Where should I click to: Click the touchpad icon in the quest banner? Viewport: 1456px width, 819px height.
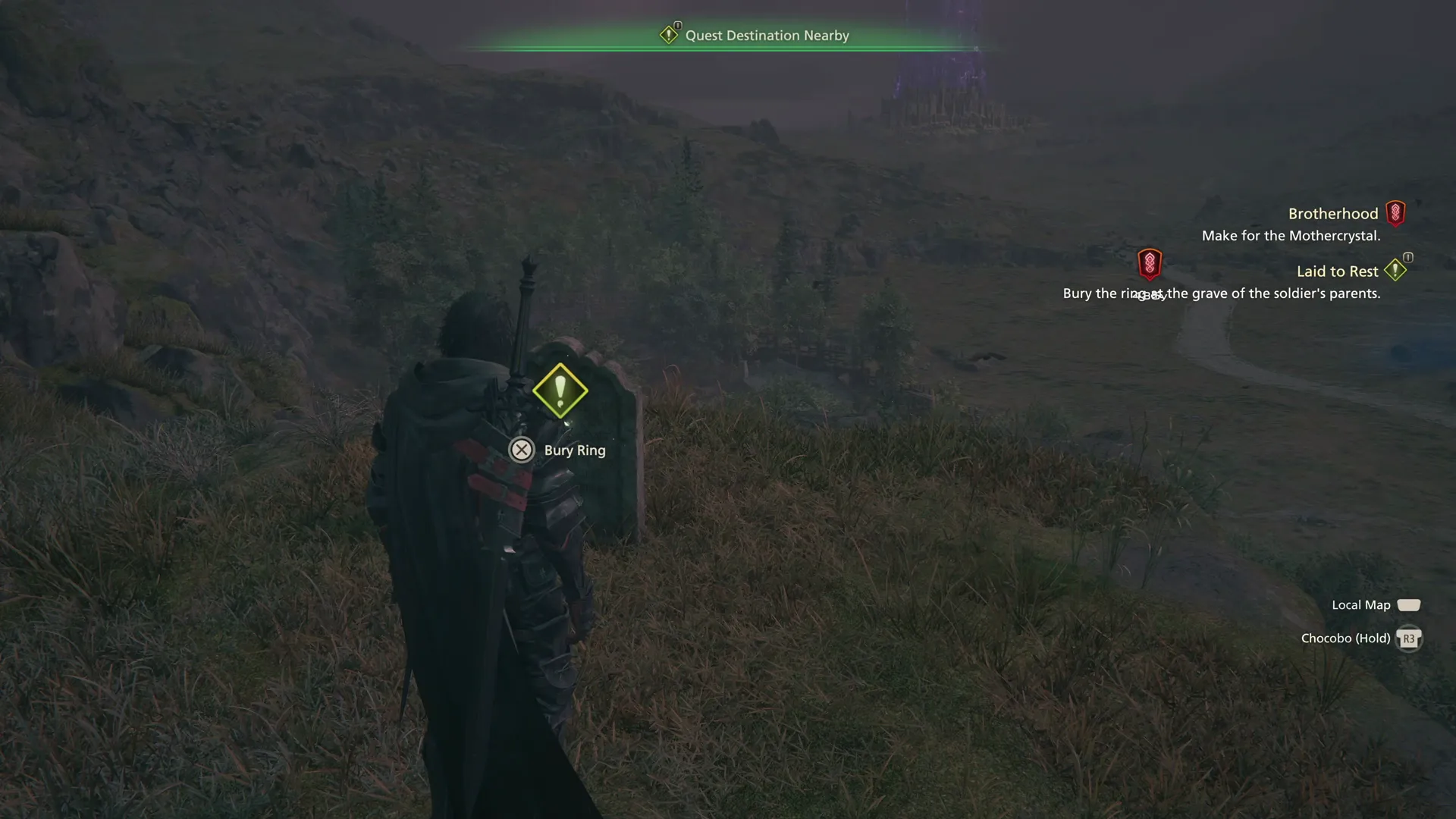click(678, 24)
